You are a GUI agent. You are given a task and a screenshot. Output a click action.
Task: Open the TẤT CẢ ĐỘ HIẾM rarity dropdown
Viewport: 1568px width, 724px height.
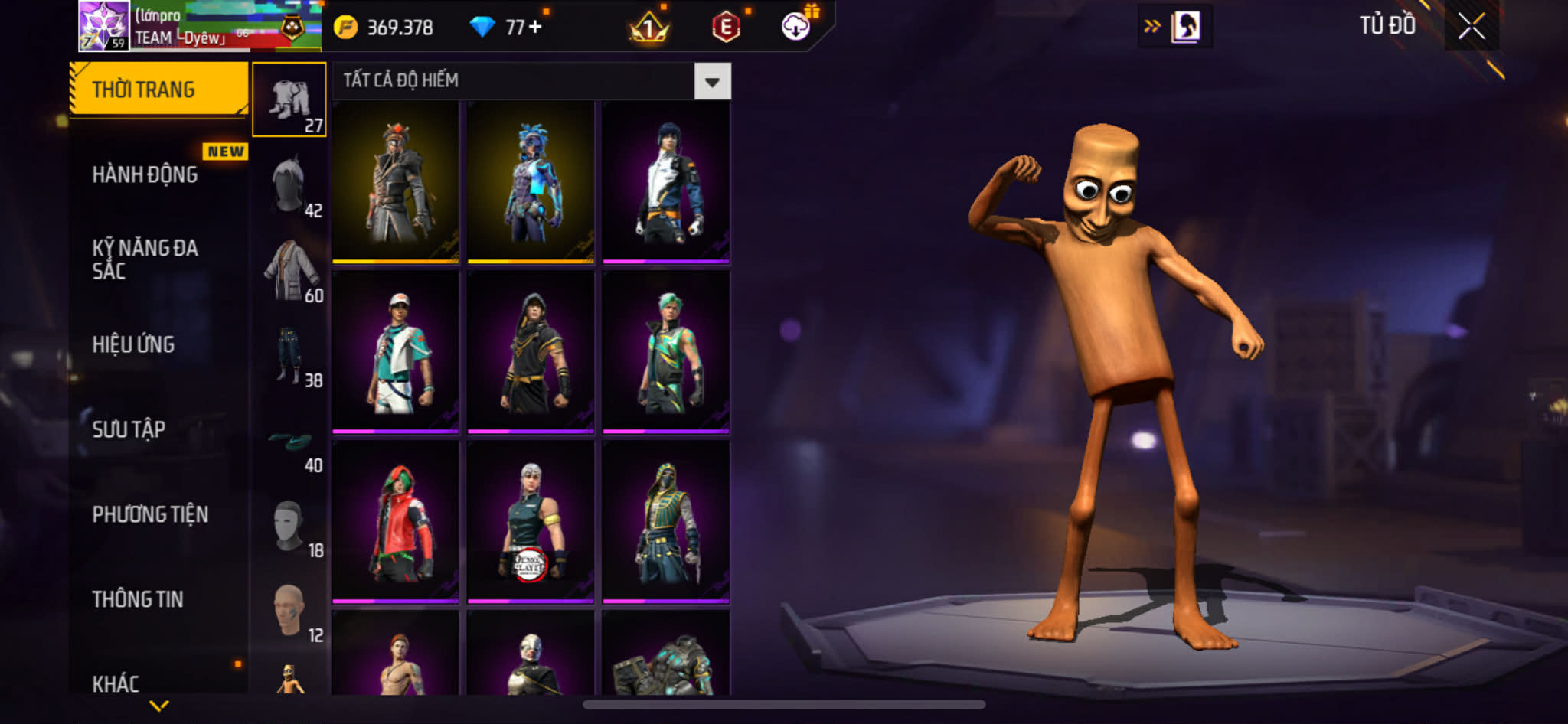coord(712,81)
